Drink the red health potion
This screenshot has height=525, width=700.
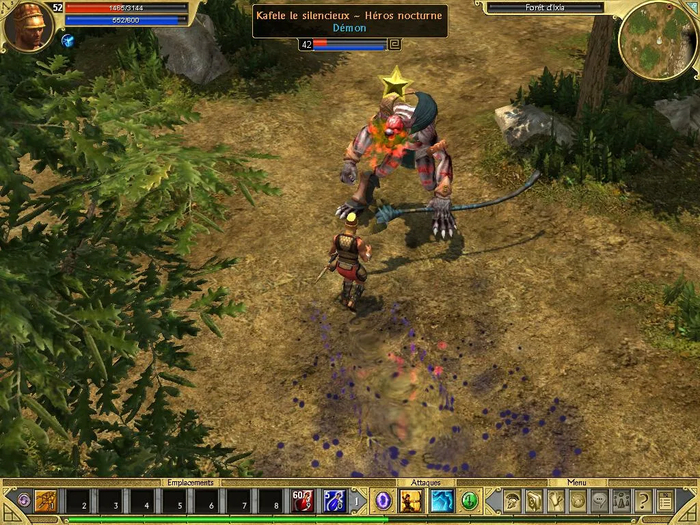(x=302, y=500)
